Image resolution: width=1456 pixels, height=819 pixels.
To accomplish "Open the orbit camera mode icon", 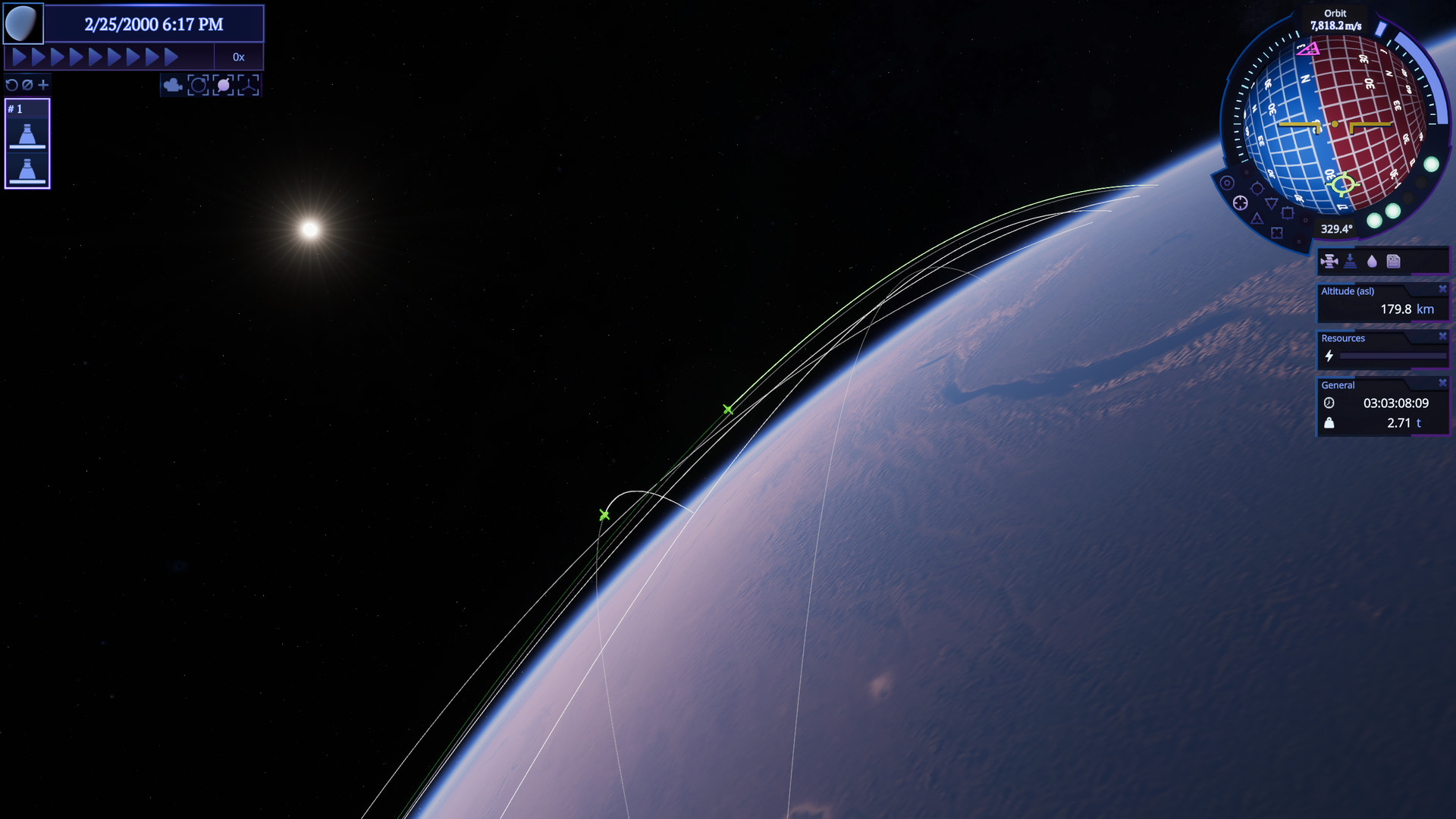I will (198, 86).
